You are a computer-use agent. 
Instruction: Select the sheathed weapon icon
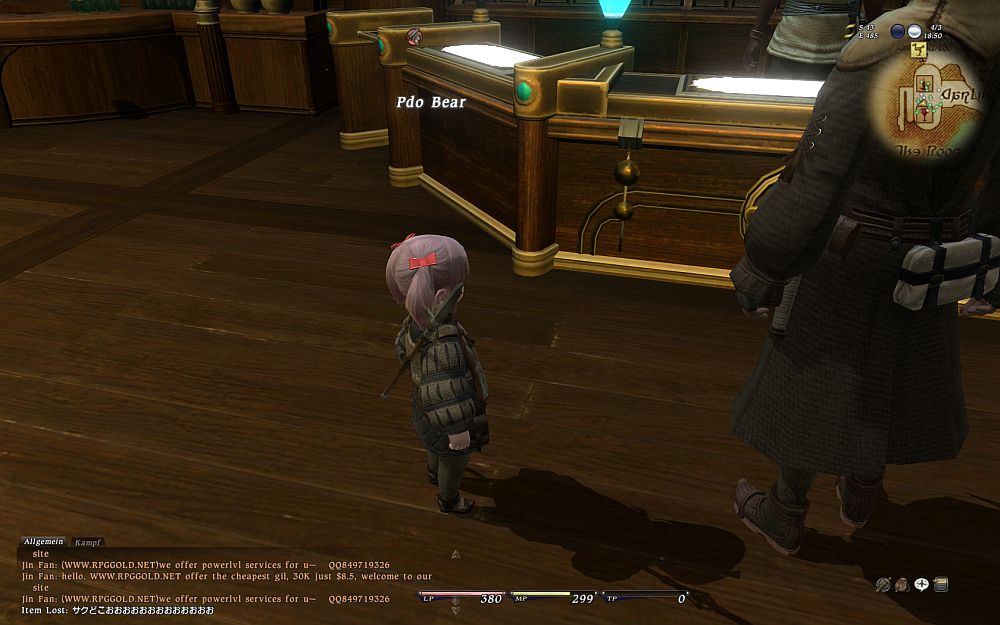click(x=883, y=584)
